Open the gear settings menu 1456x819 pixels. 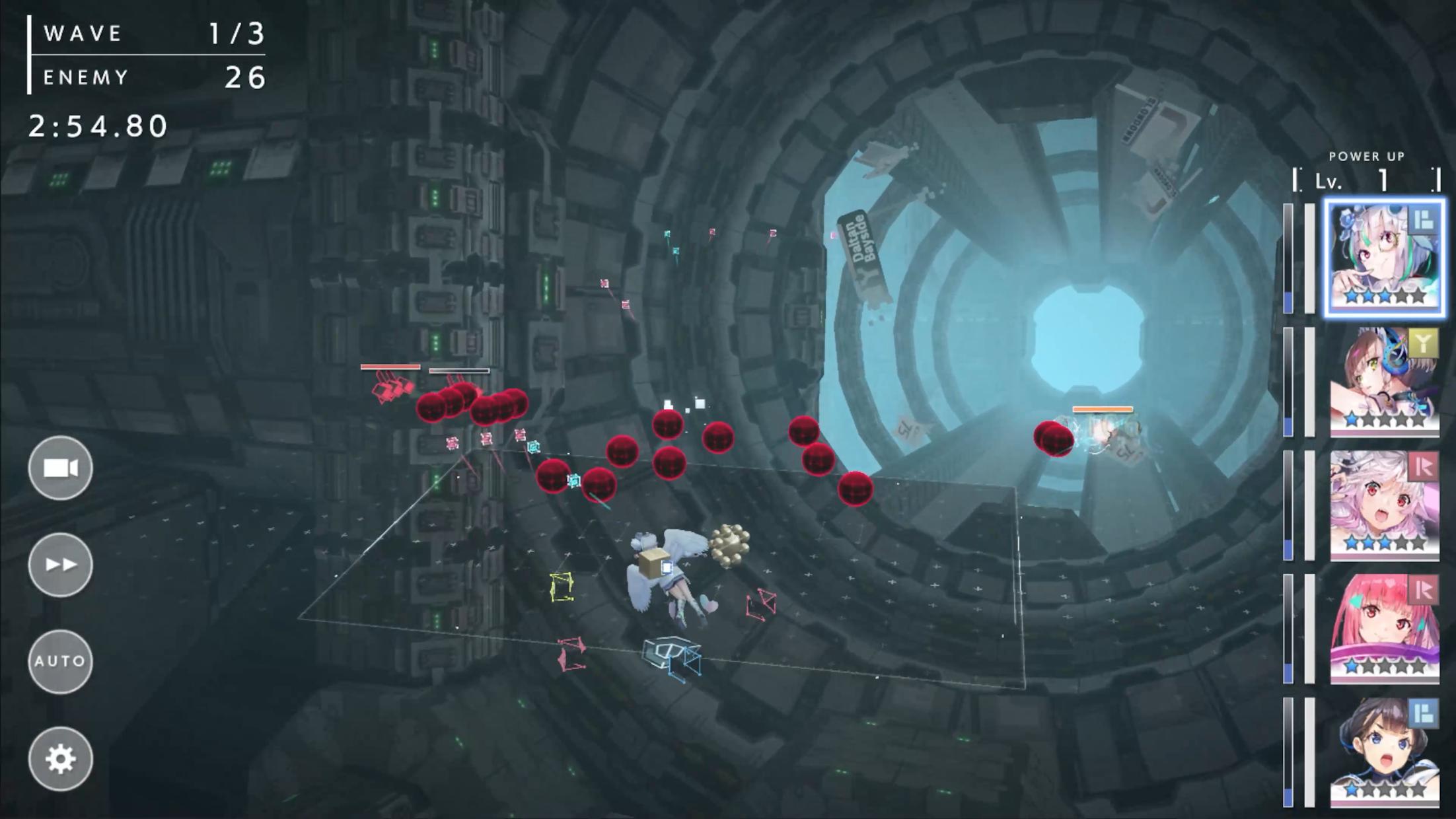pyautogui.click(x=60, y=759)
